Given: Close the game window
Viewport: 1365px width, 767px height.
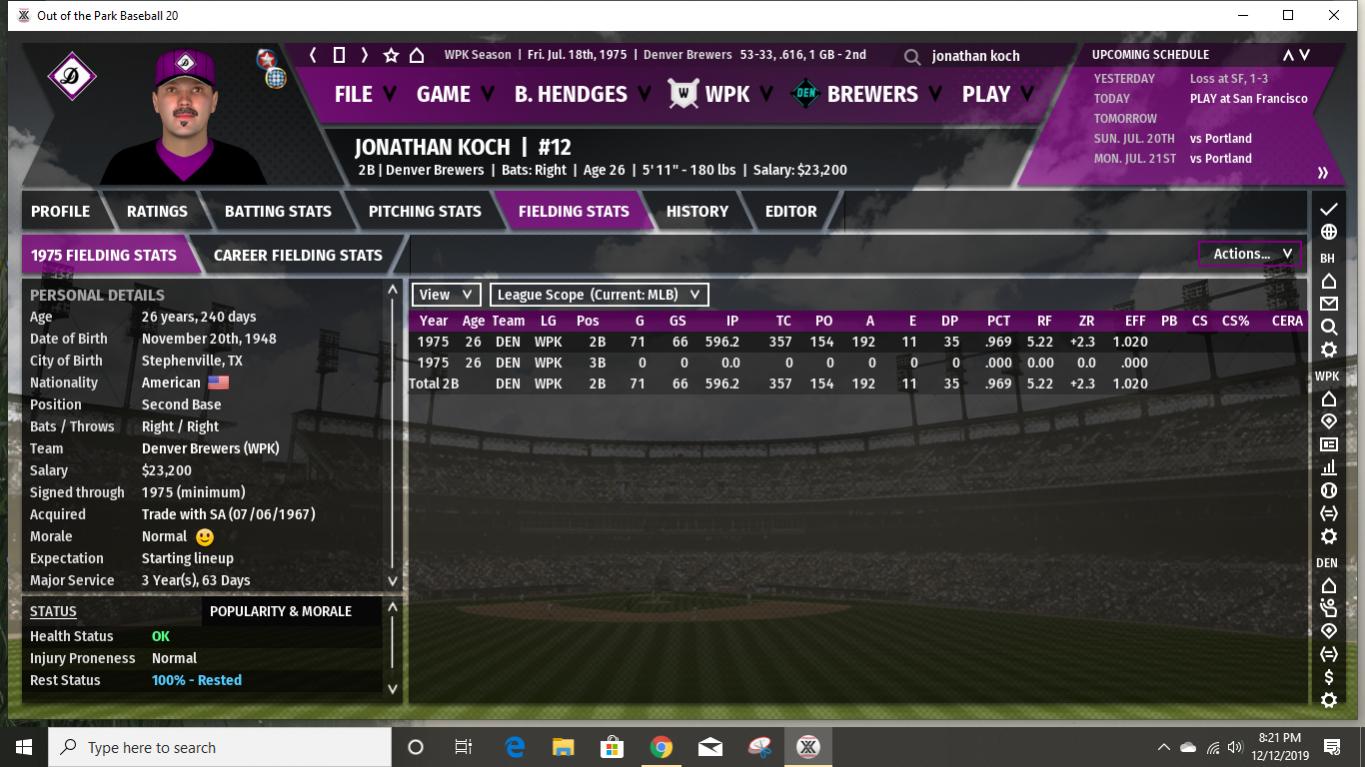Looking at the screenshot, I should [x=1334, y=15].
